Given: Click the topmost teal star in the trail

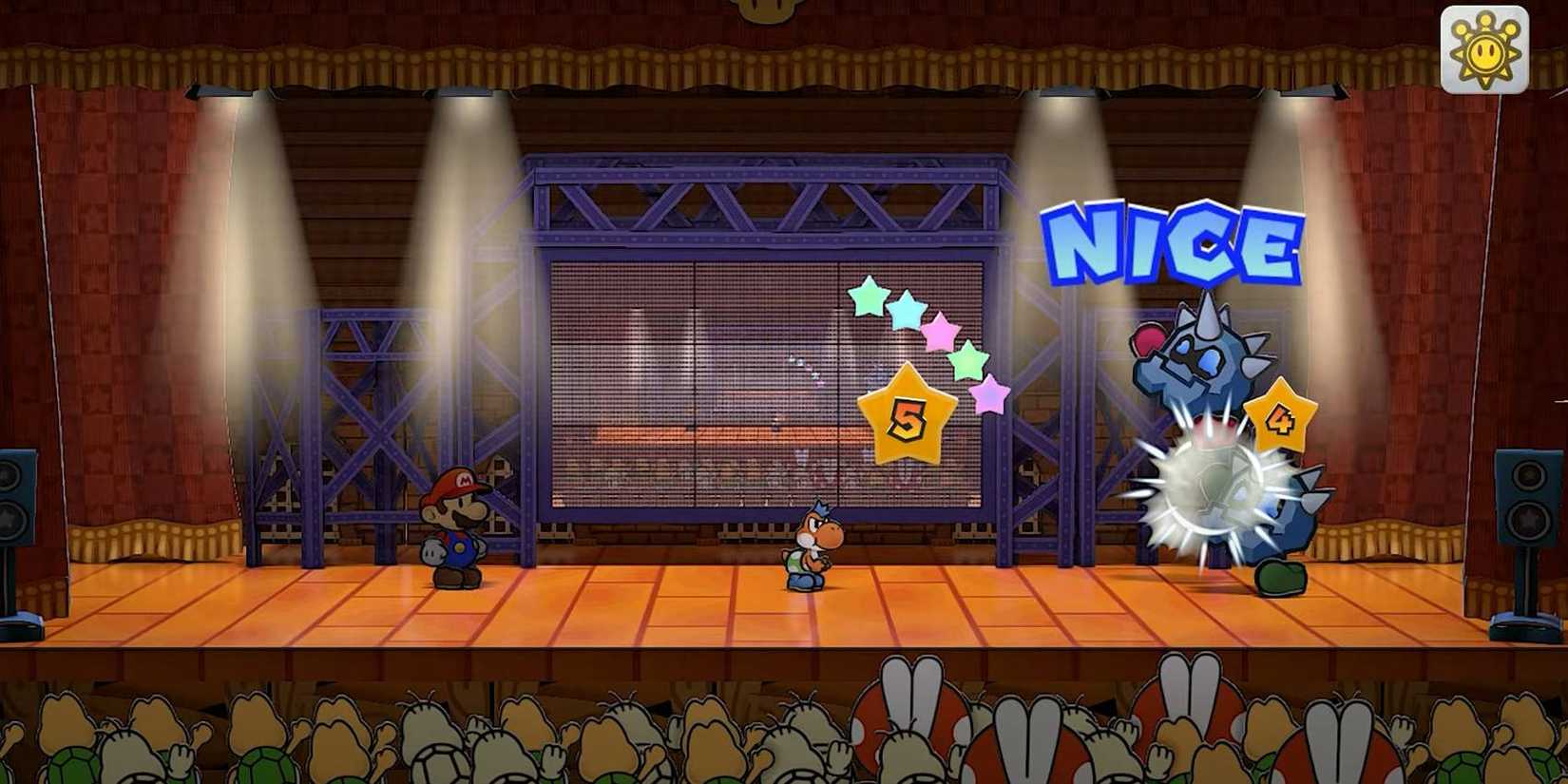Looking at the screenshot, I should (x=867, y=295).
